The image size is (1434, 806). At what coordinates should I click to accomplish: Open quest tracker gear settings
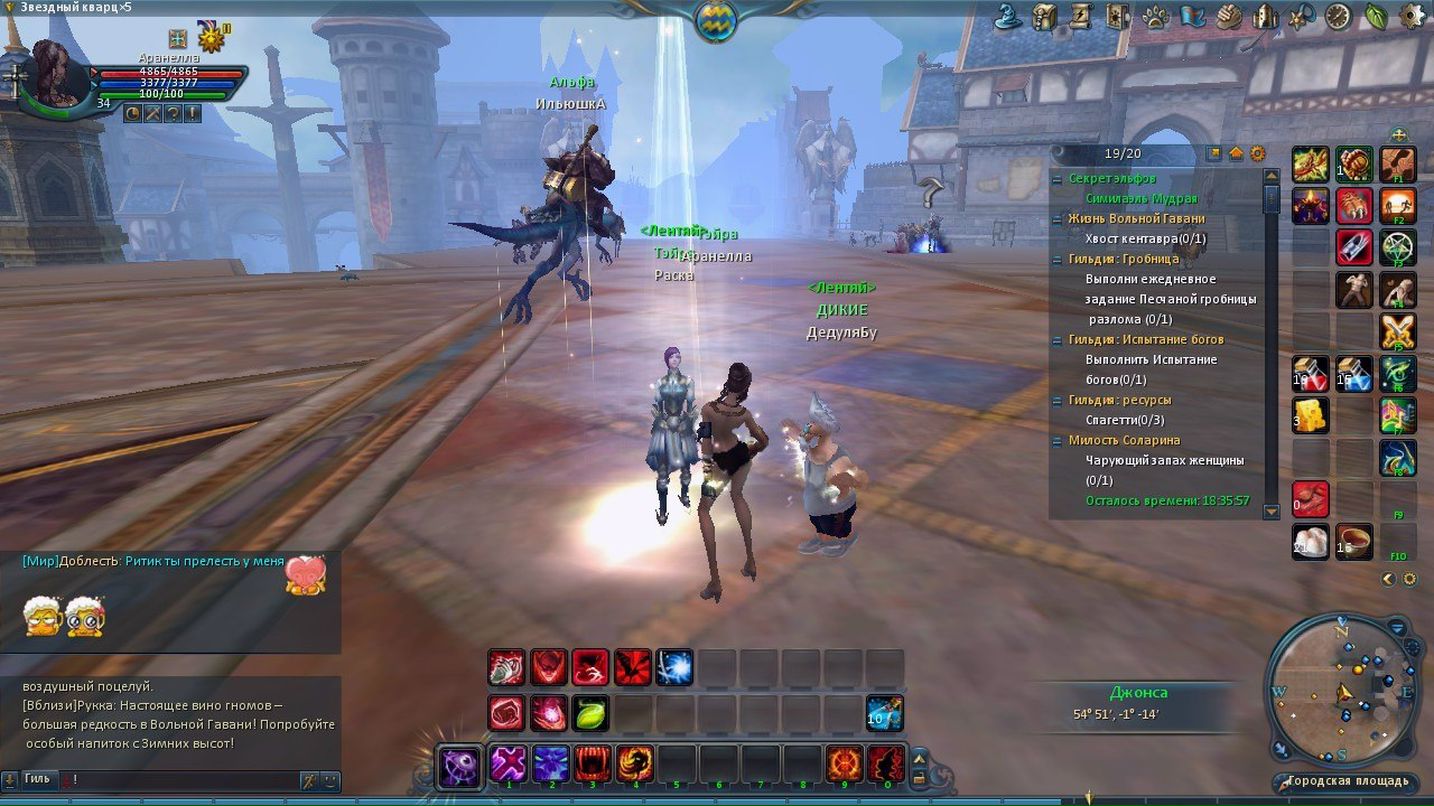click(1258, 154)
